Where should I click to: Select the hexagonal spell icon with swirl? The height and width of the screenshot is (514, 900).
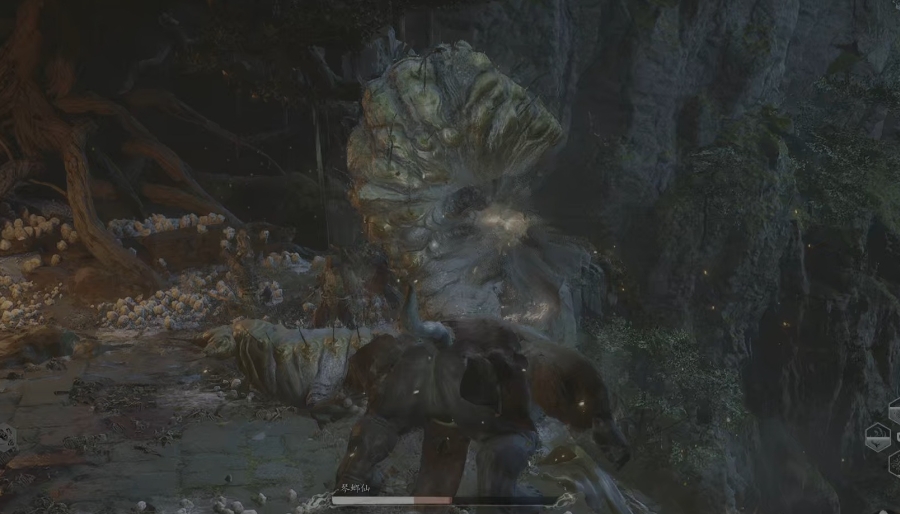pyautogui.click(x=879, y=436)
